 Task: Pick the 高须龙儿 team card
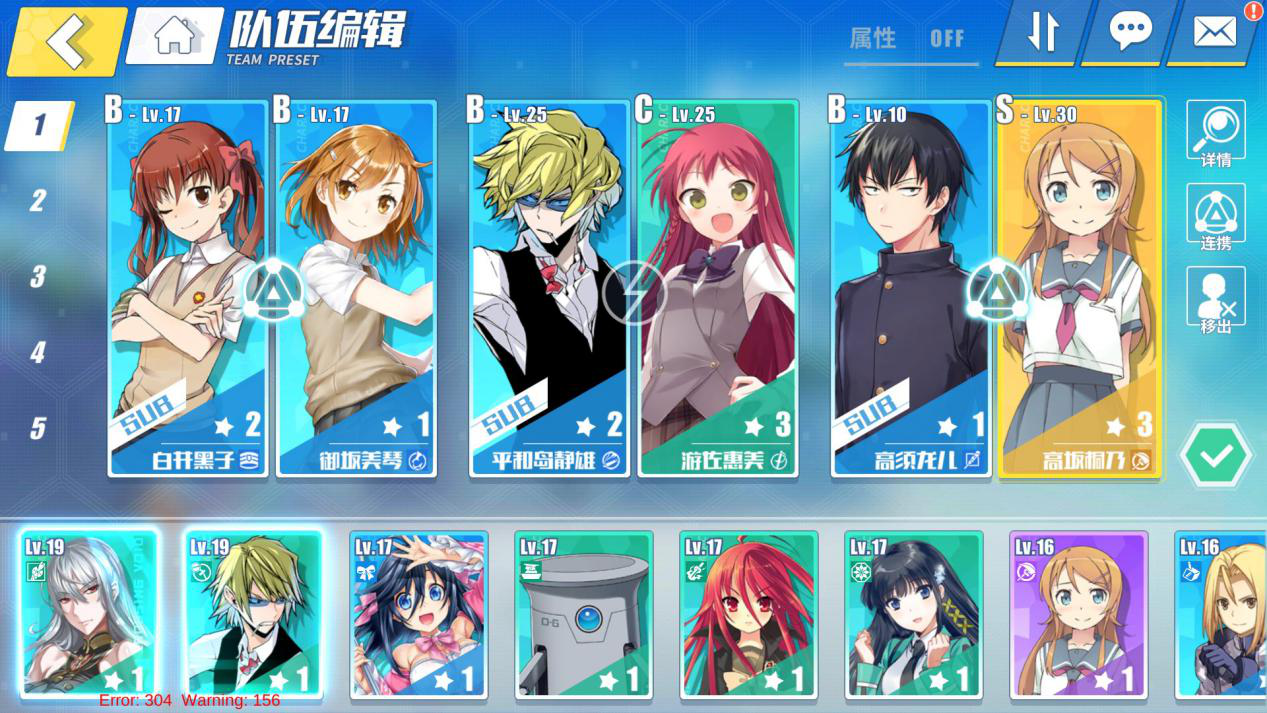coord(911,290)
